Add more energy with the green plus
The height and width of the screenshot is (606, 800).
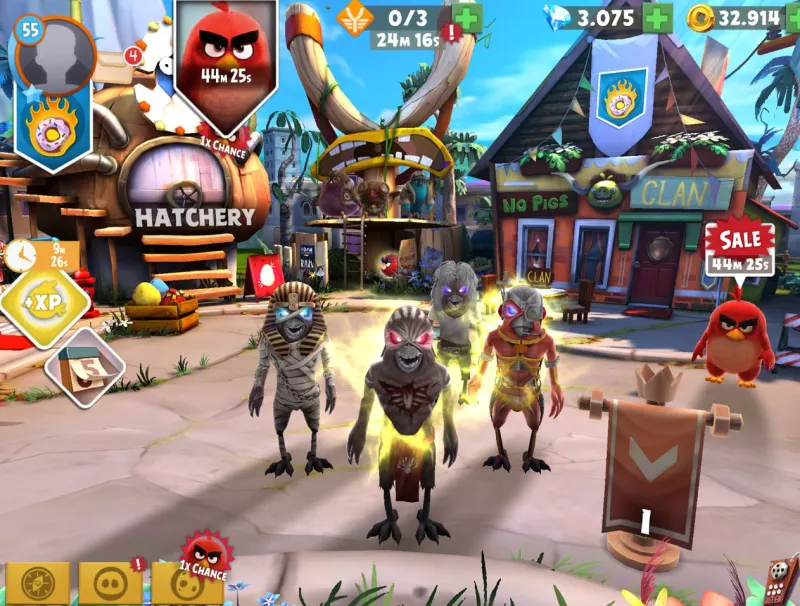[x=466, y=18]
